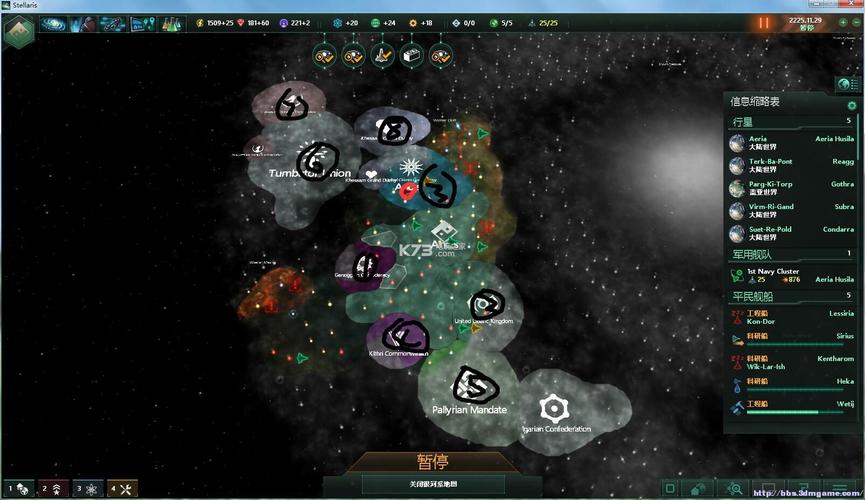Screen dimensions: 865x500
Task: Open outliner settings gear icon
Action: pos(852,105)
